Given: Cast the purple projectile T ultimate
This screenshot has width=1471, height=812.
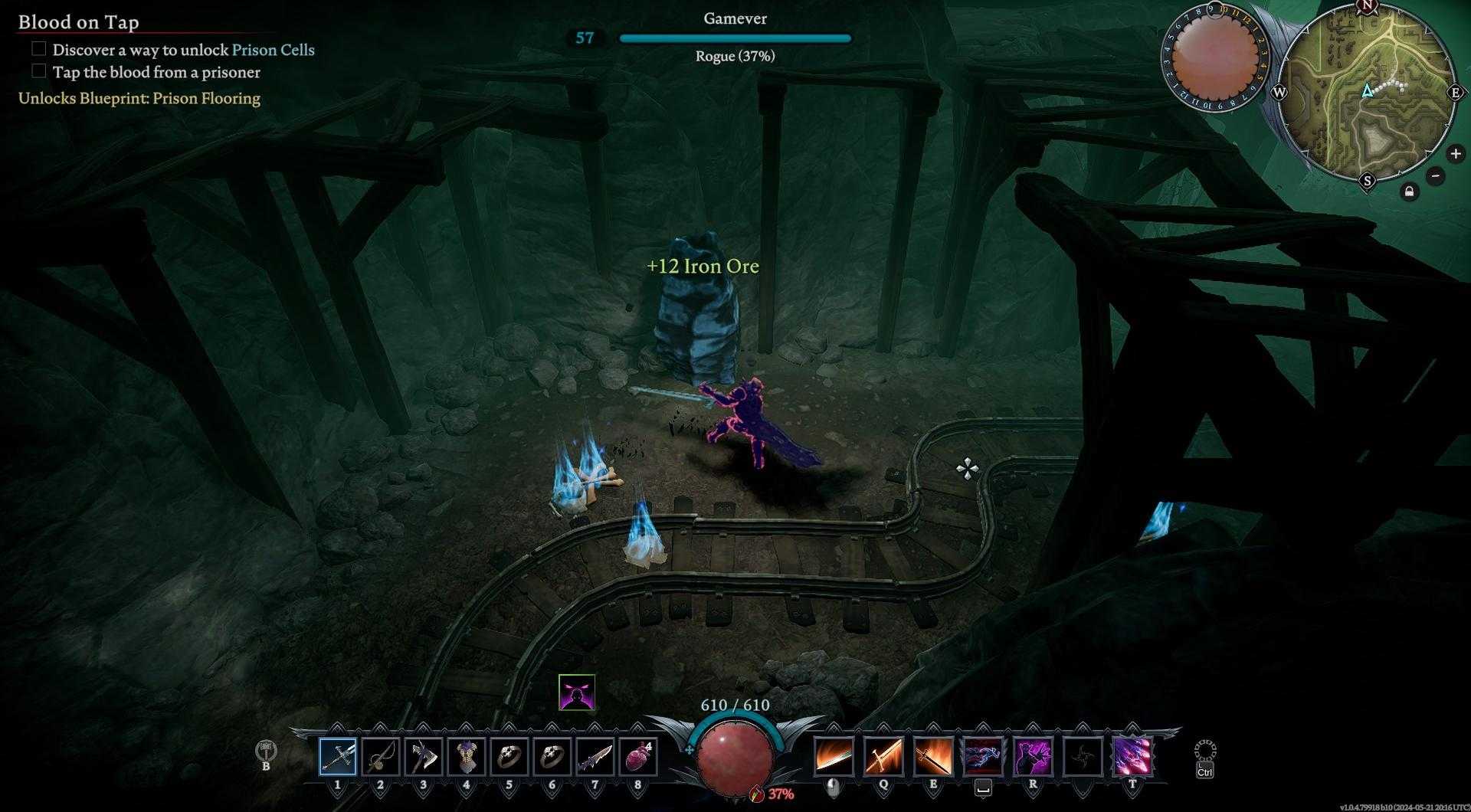Looking at the screenshot, I should coord(1132,757).
